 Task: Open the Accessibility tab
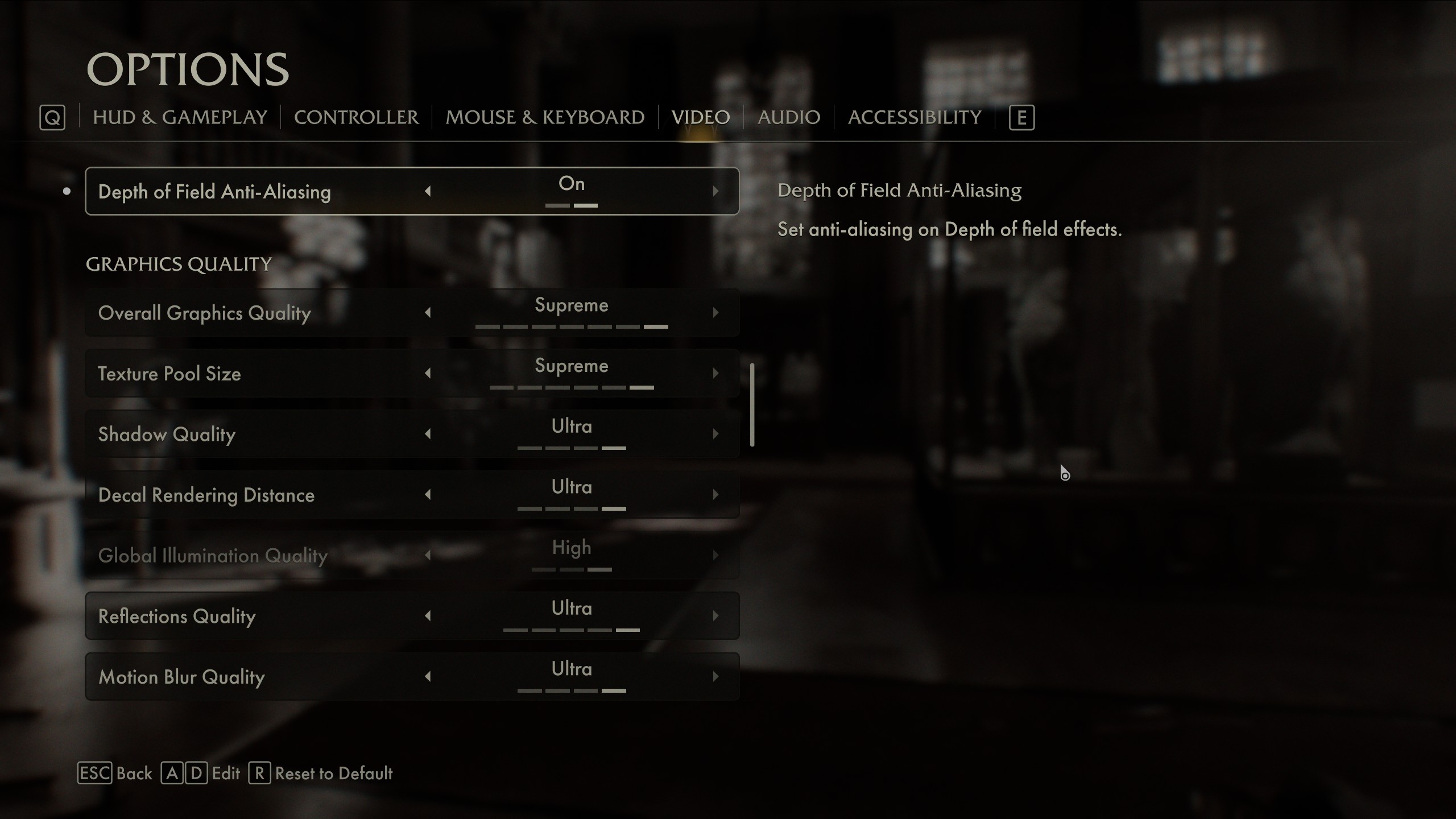[914, 117]
